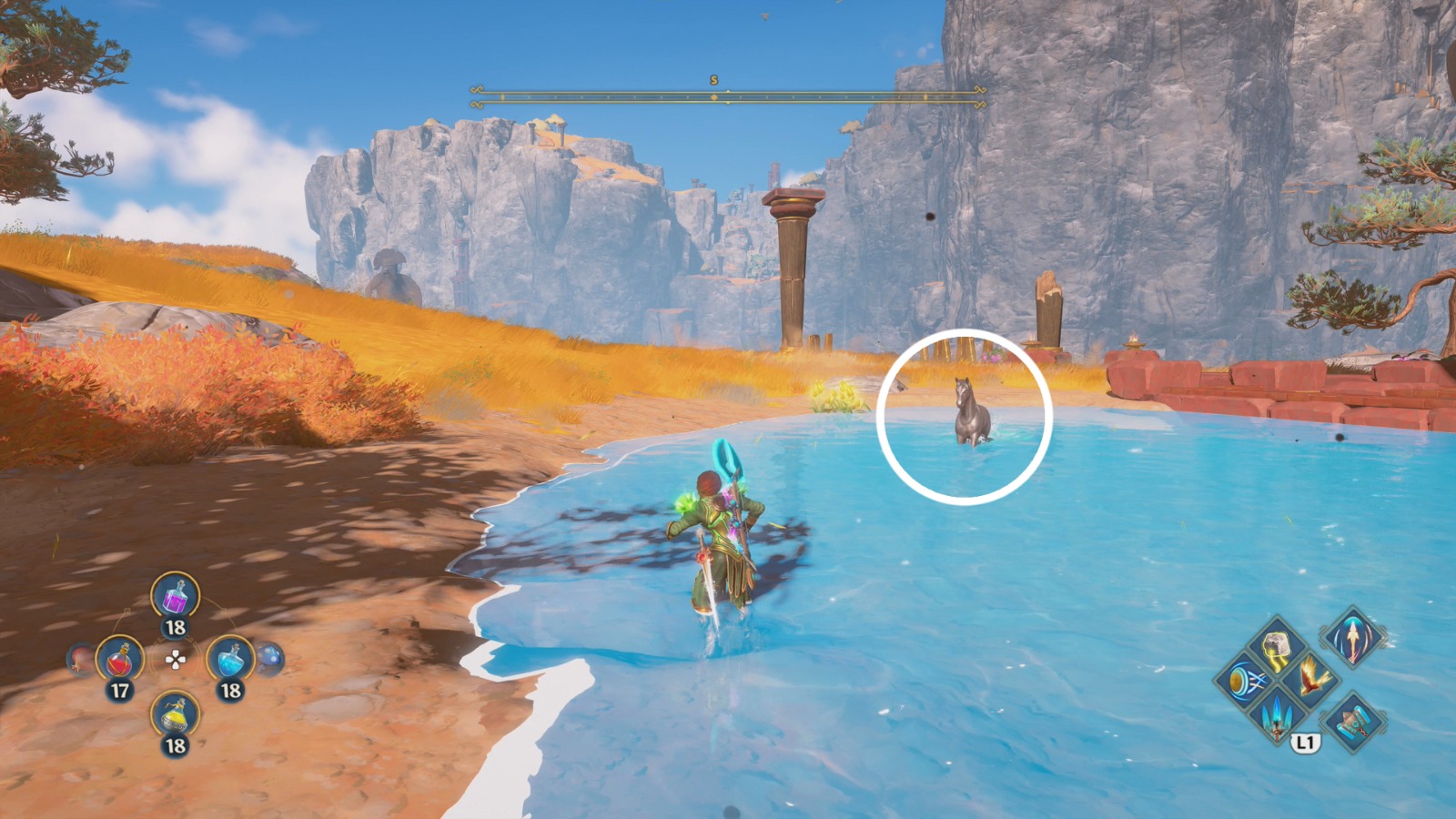Click the counter showing 17 under the health potion

(x=120, y=689)
